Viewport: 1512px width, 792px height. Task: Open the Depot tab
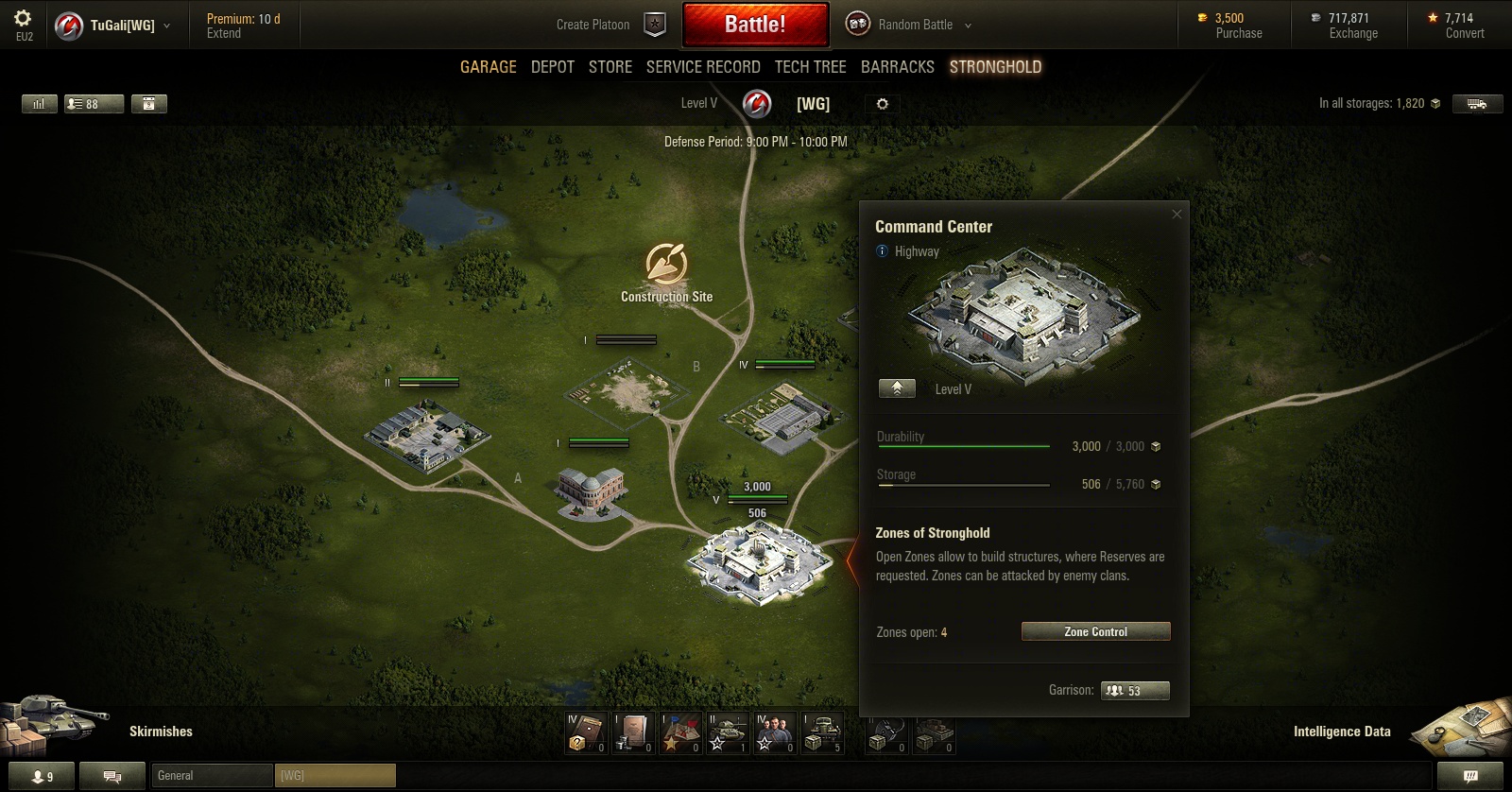(x=553, y=67)
